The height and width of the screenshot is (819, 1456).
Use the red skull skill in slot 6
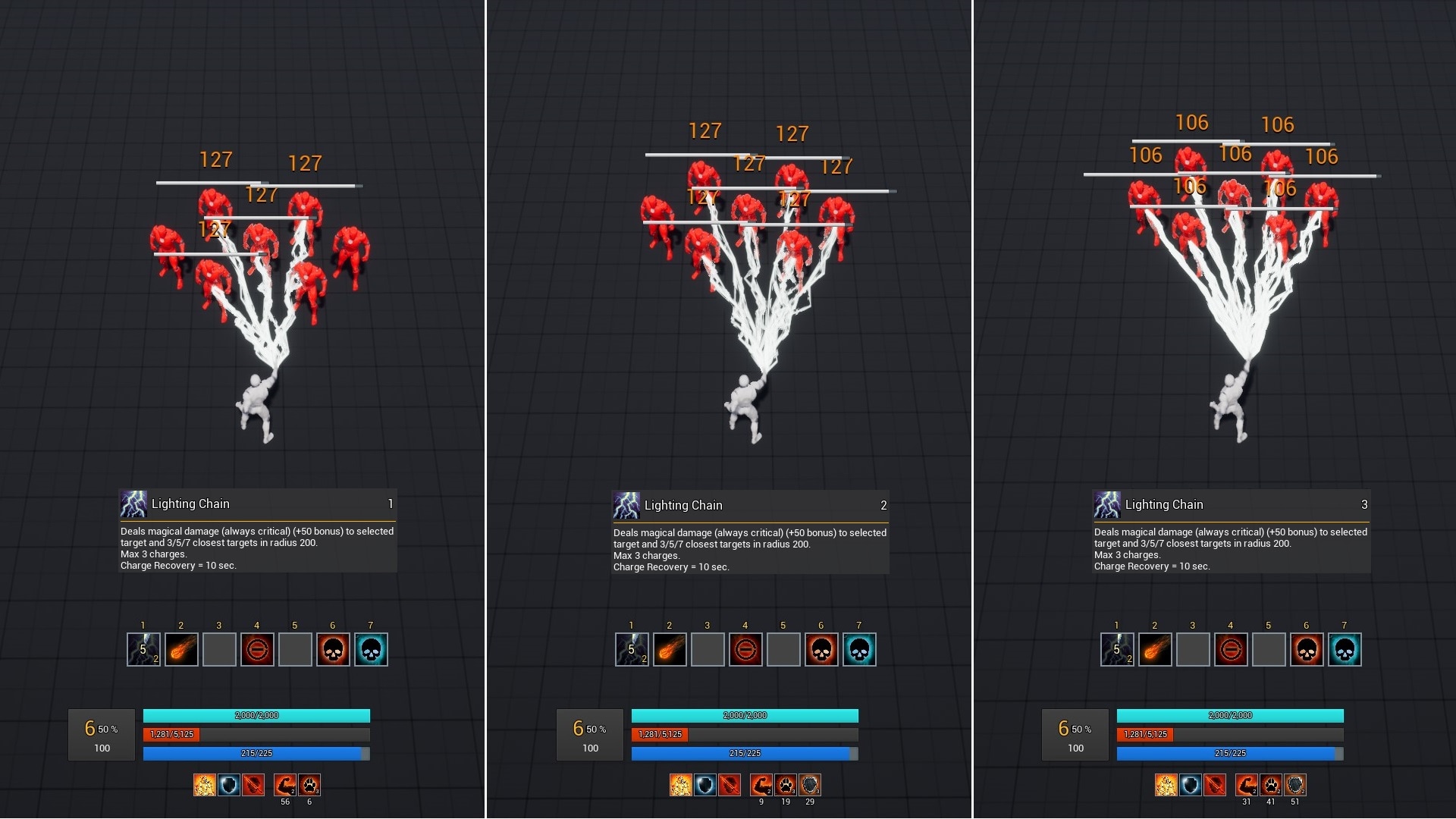click(x=333, y=649)
